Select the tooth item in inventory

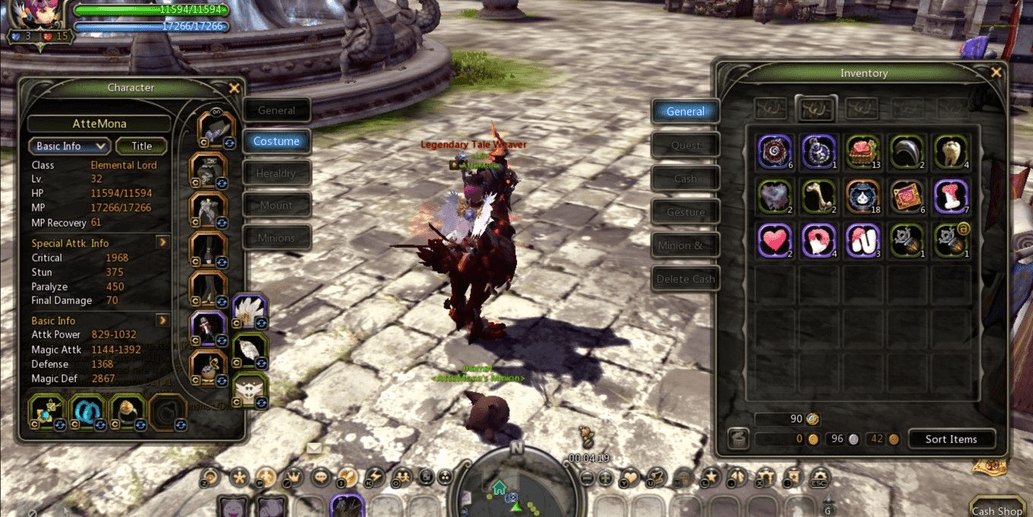[x=950, y=152]
